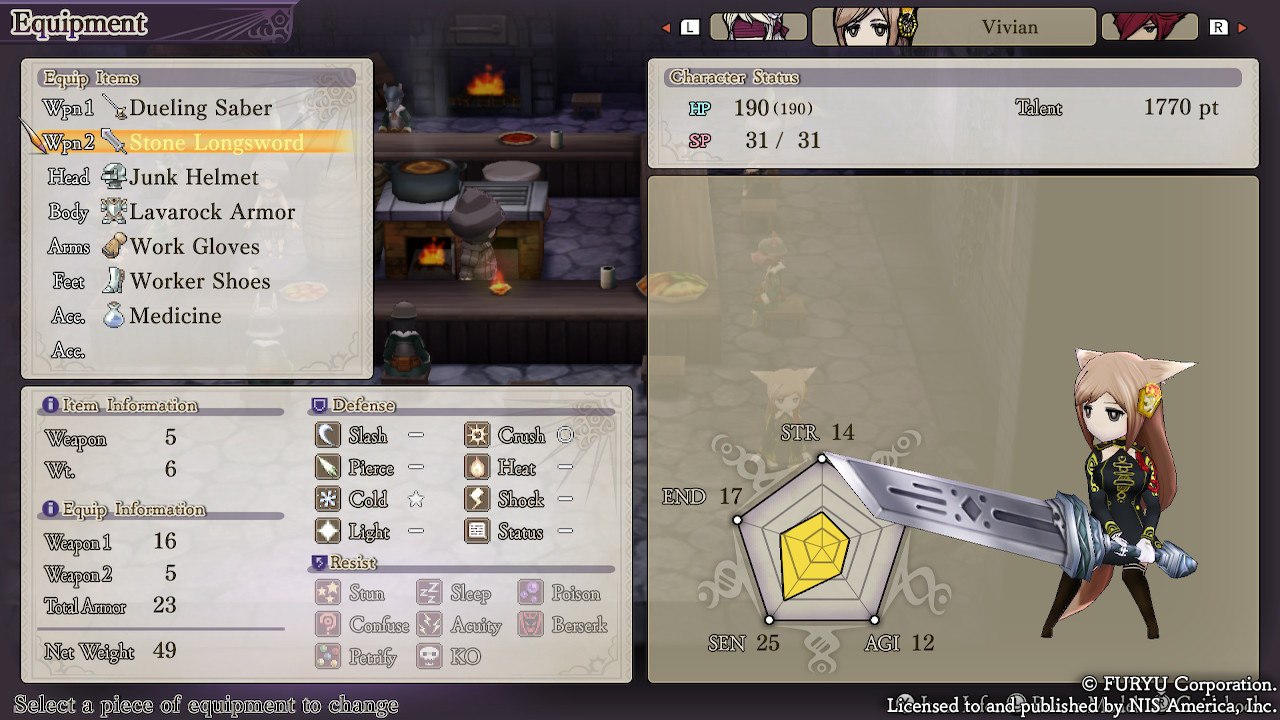This screenshot has width=1280, height=720.
Task: Select the empty second accessory slot
Action: [200, 351]
